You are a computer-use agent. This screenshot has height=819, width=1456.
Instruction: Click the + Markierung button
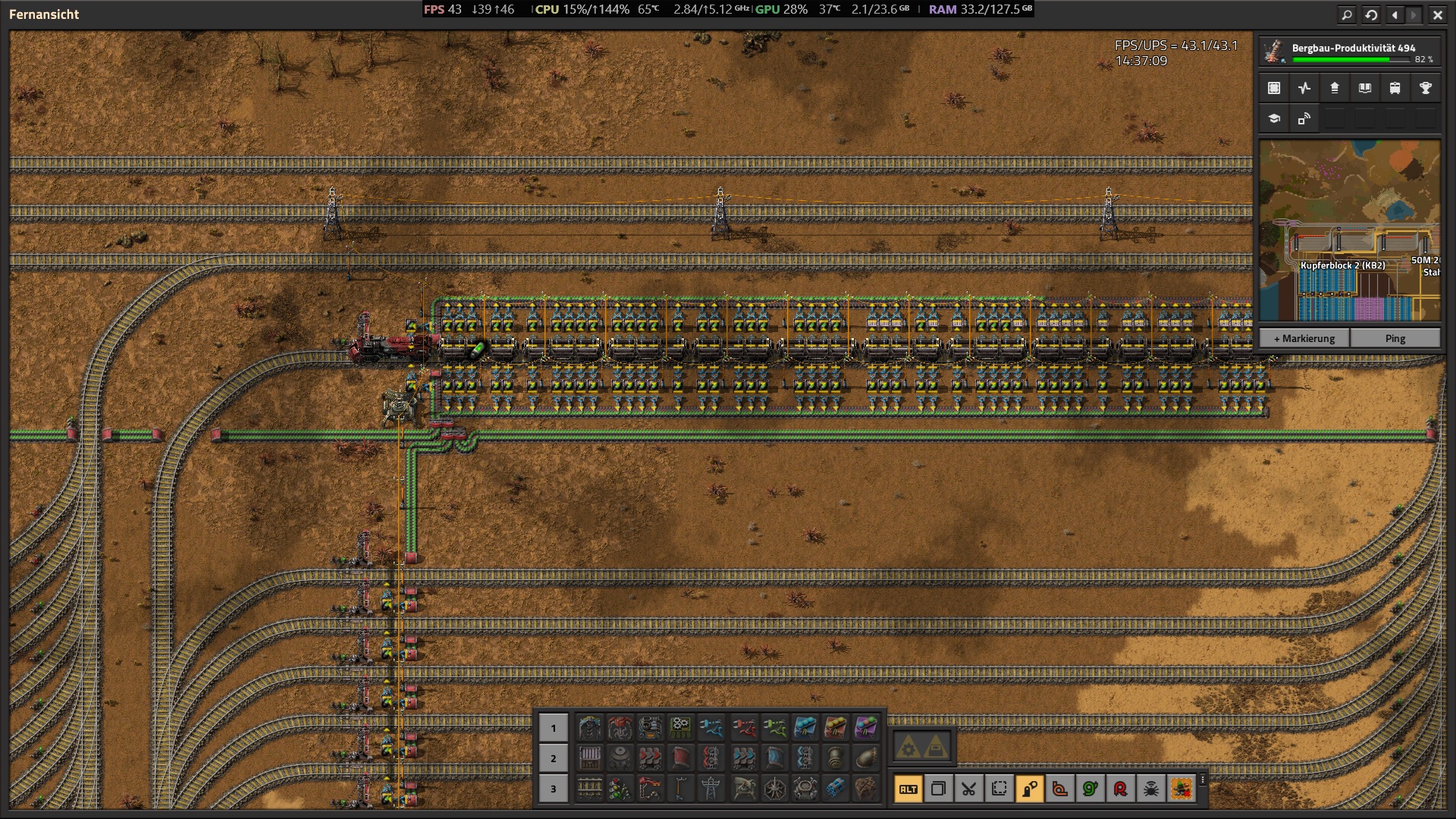tap(1303, 338)
